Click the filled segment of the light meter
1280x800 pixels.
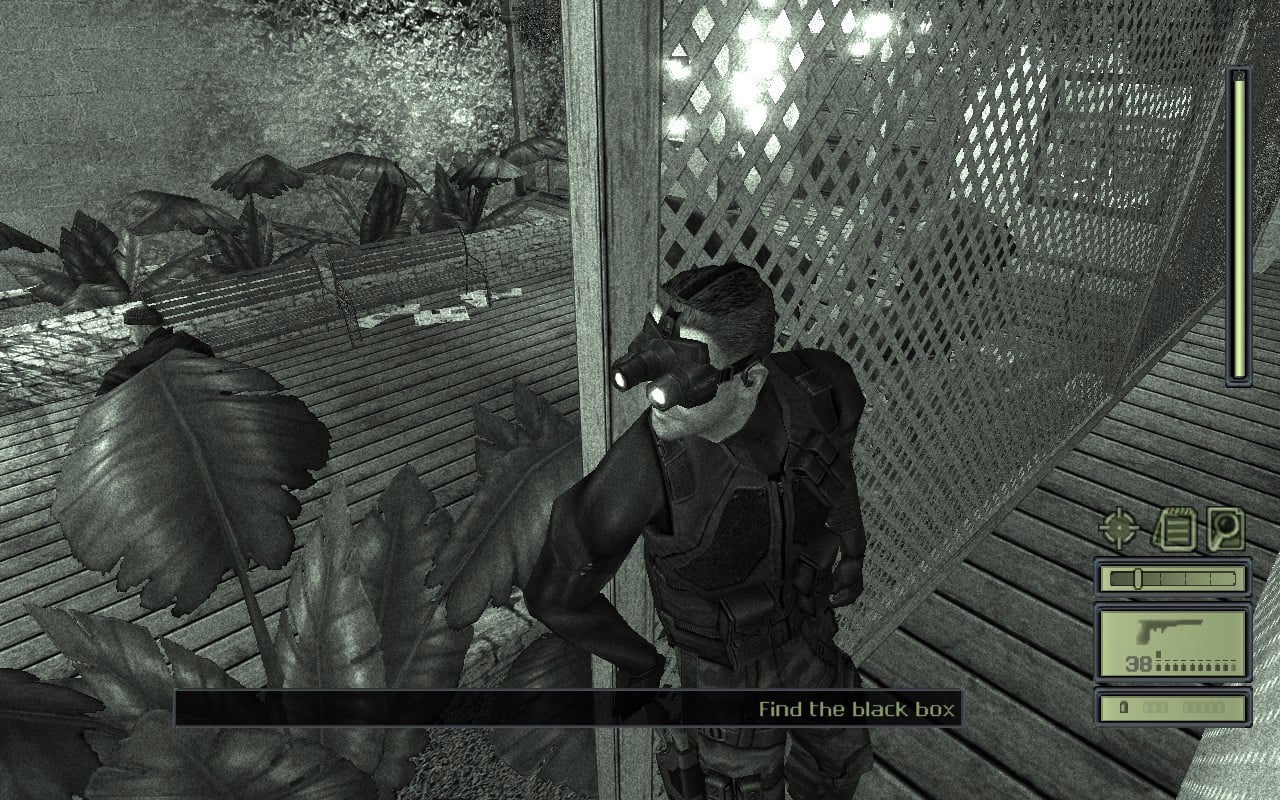click(1122, 577)
